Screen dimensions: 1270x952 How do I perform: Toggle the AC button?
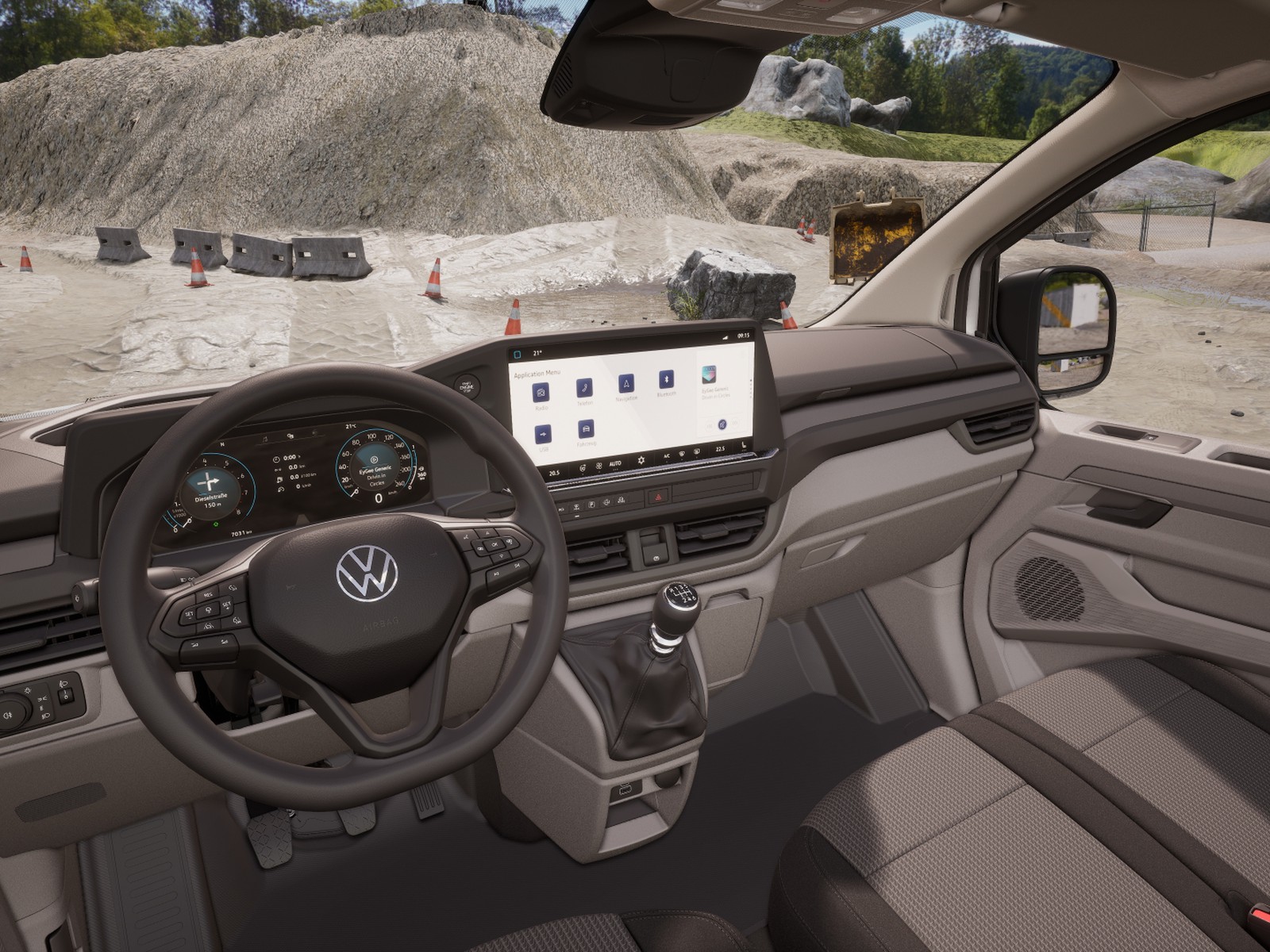667,456
